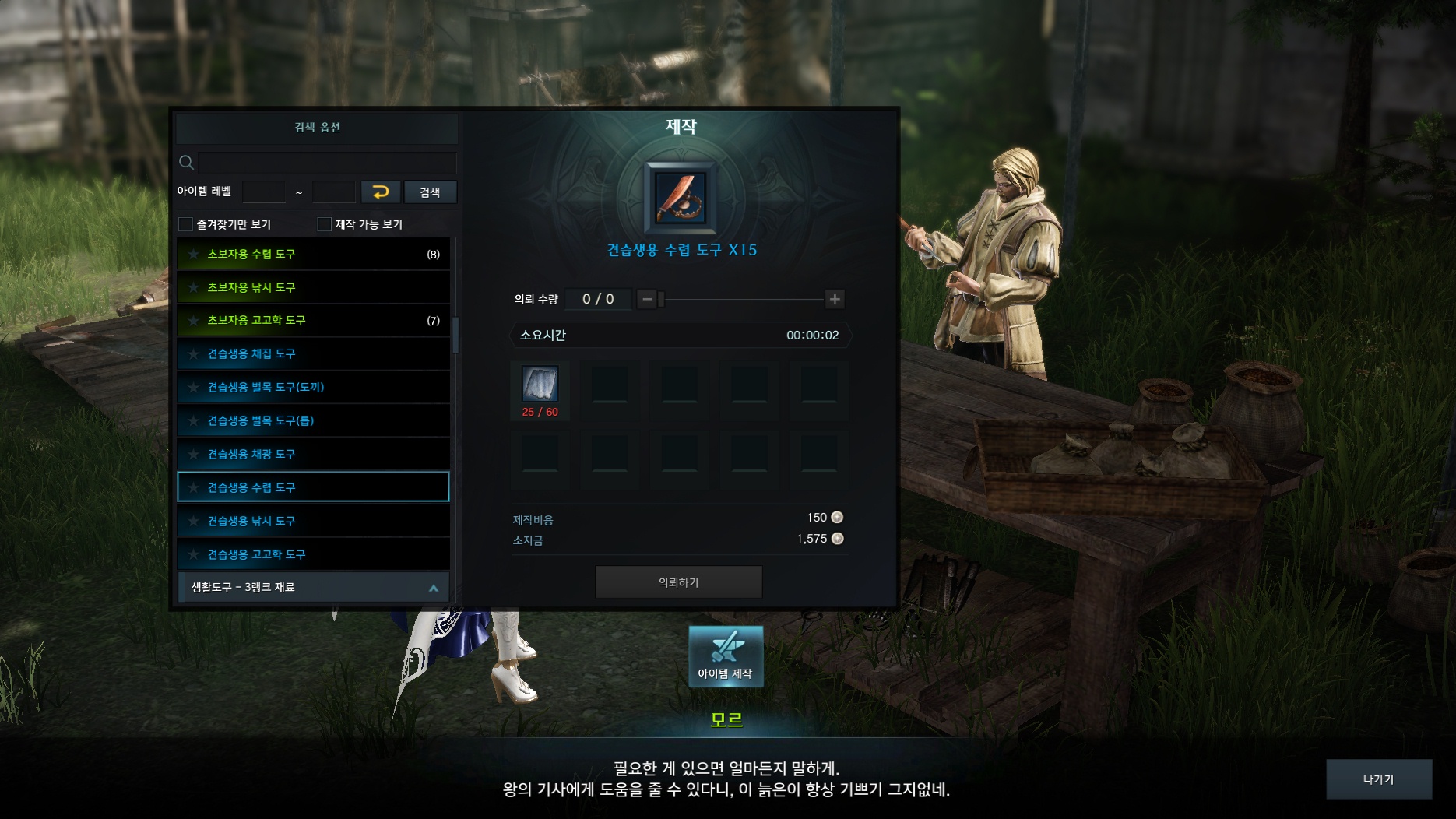Select 초보자용 수렵 도구 recipe
This screenshot has height=819, width=1456.
coord(313,255)
